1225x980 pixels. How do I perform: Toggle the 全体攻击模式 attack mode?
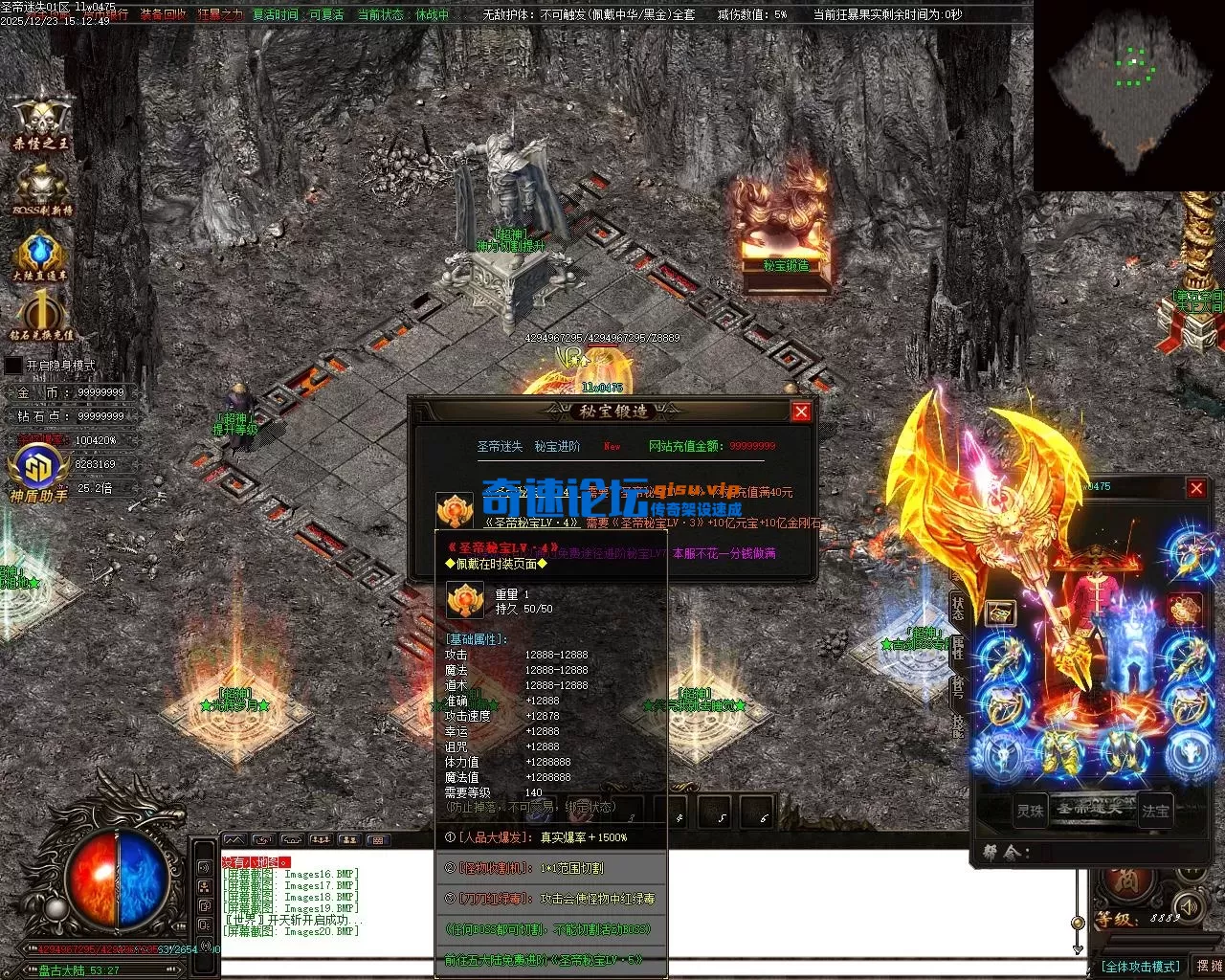point(1140,967)
